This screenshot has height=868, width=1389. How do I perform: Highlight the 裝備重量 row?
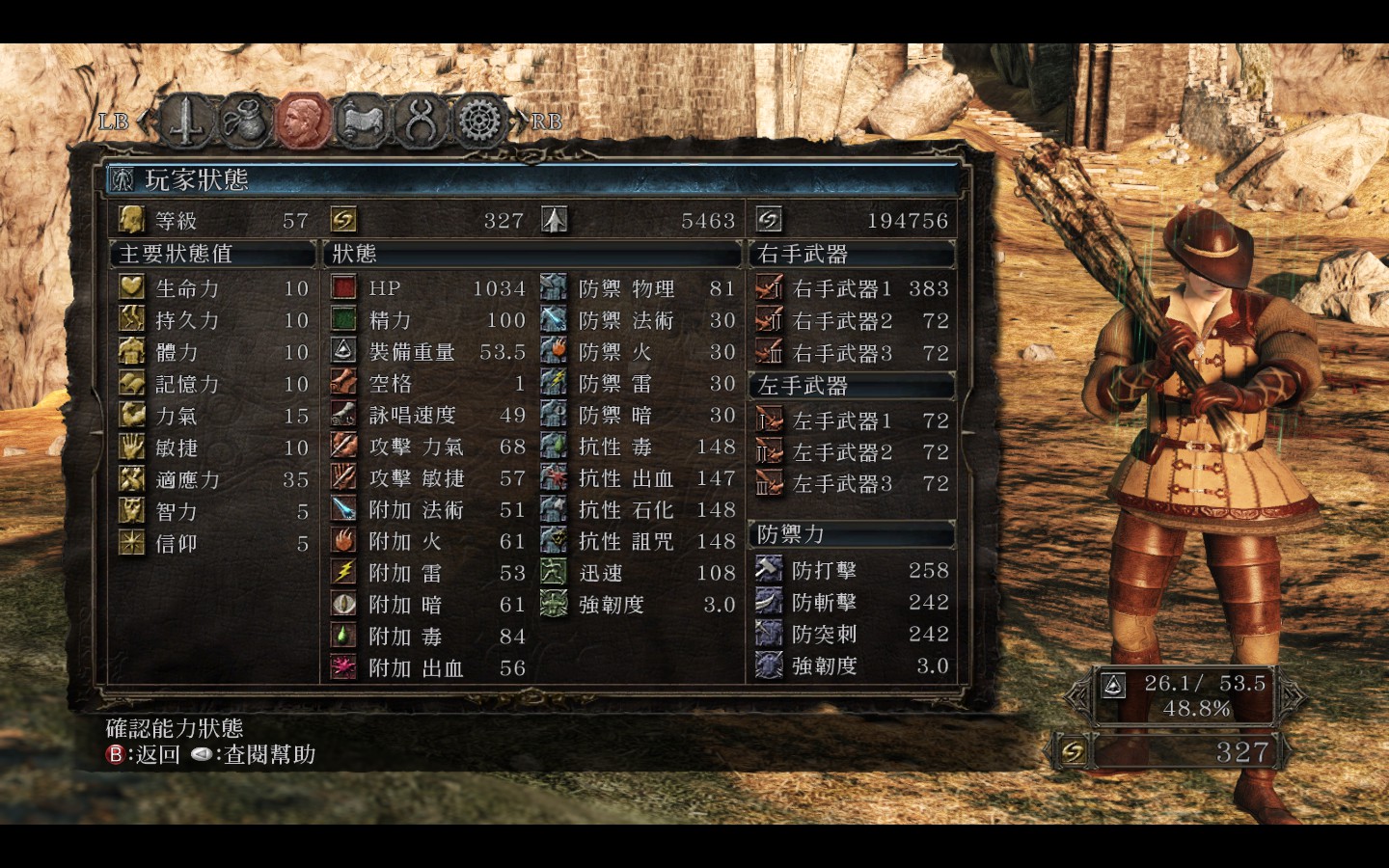(427, 352)
